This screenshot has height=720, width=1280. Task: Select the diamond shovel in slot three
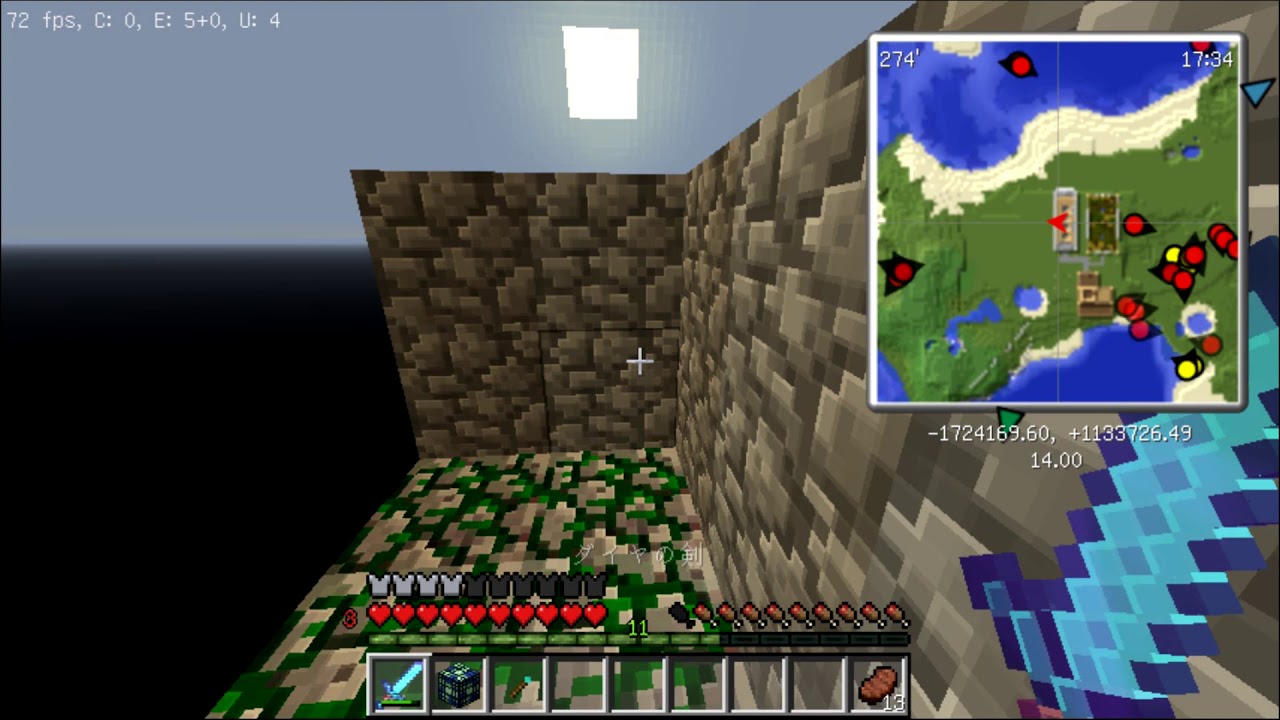tap(518, 681)
